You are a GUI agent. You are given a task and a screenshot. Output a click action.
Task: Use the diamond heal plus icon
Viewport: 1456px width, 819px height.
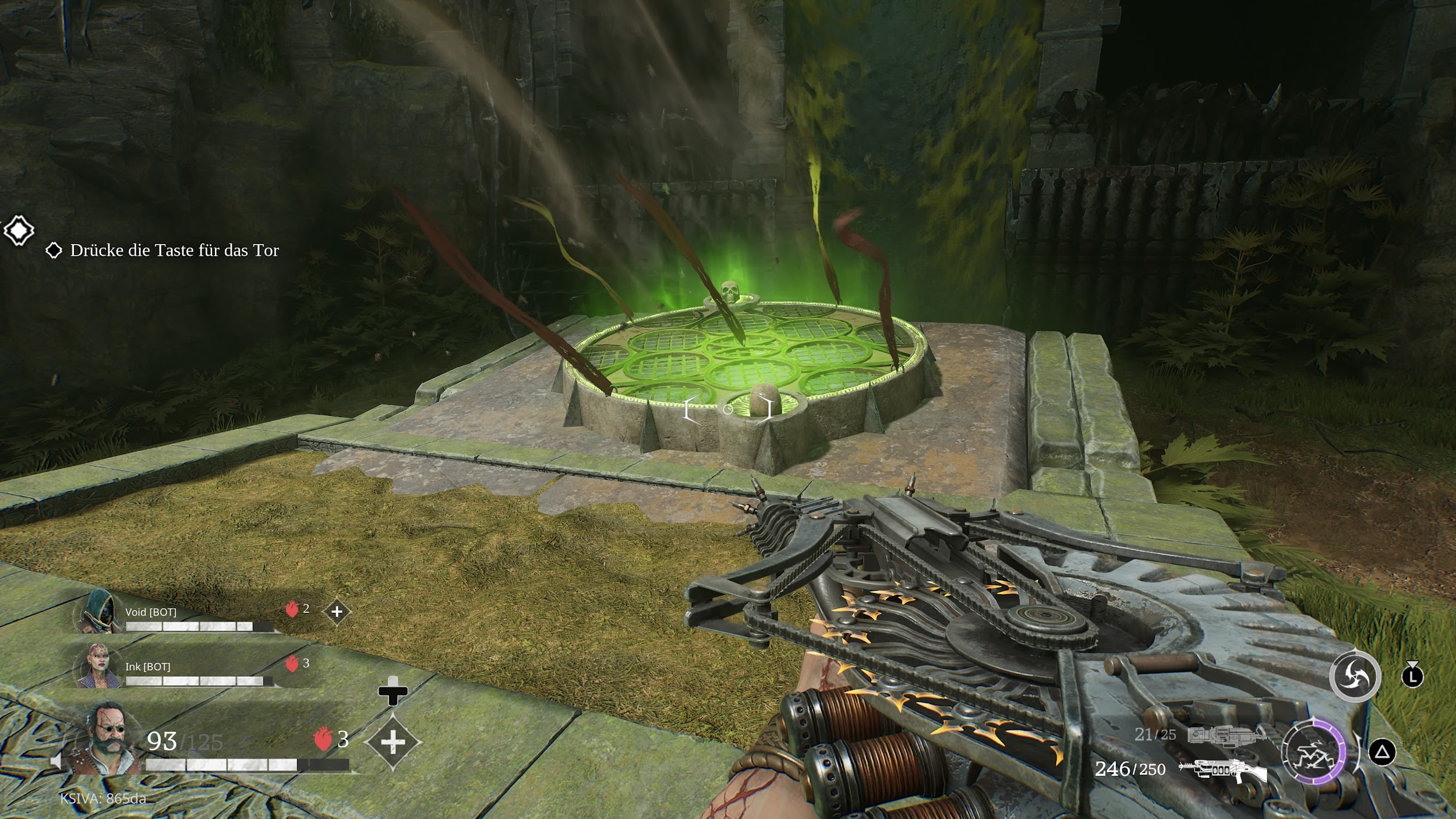tap(393, 742)
